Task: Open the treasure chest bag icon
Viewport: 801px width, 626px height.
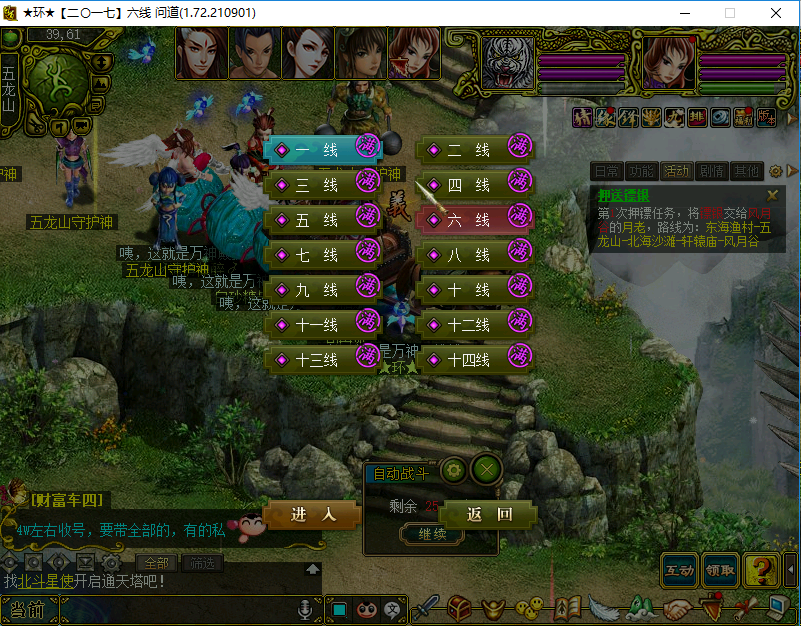Action: click(459, 608)
